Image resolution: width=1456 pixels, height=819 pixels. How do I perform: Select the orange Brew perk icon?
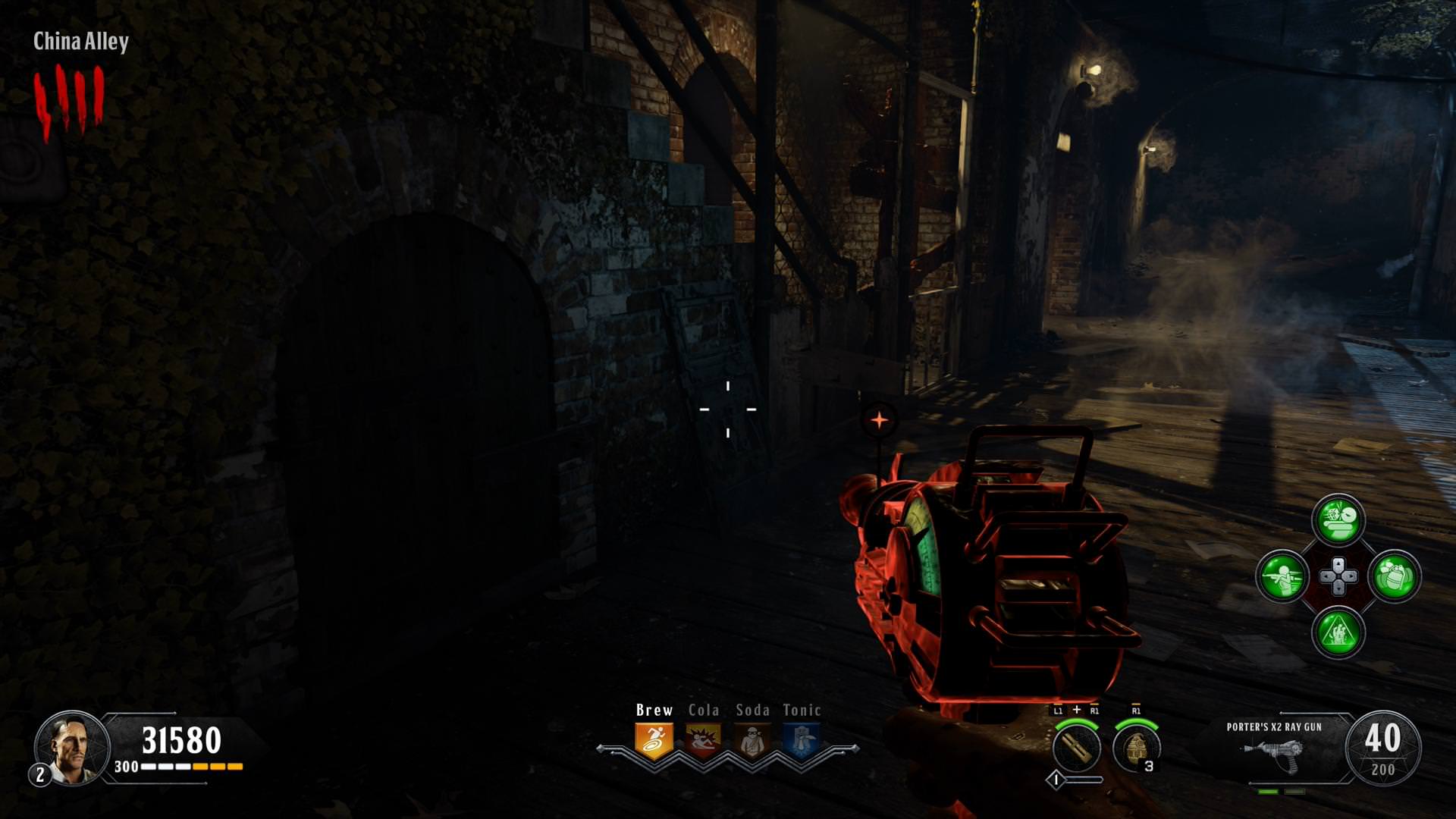[x=654, y=741]
